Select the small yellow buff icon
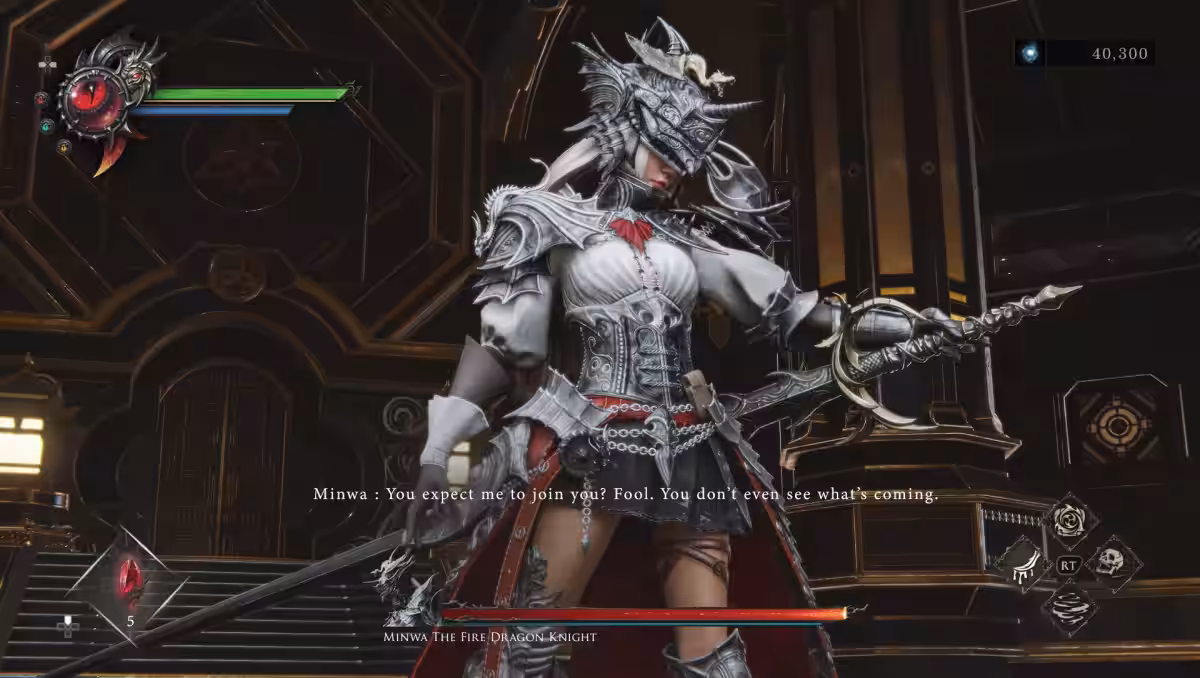This screenshot has height=678, width=1200. (x=63, y=147)
